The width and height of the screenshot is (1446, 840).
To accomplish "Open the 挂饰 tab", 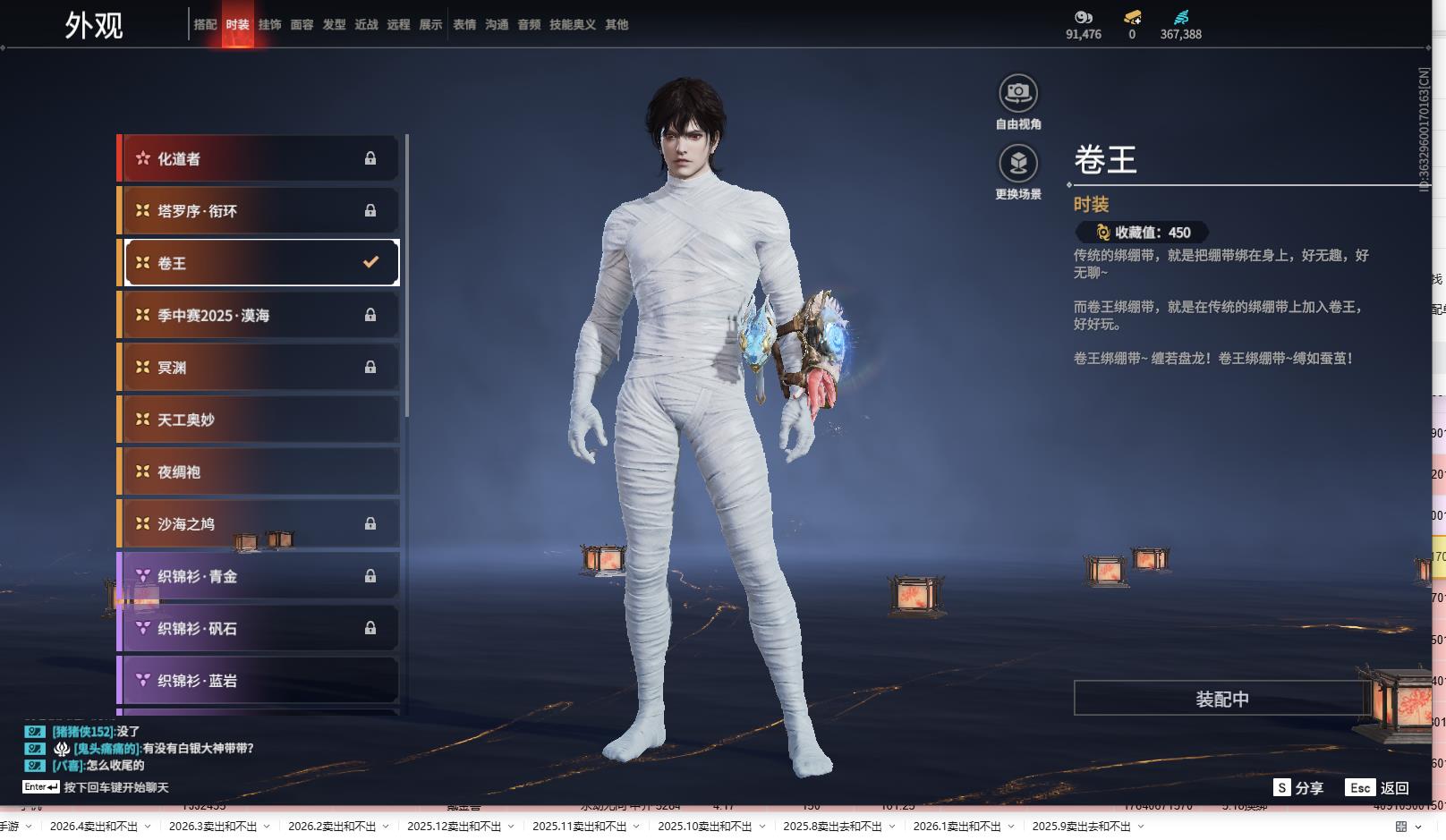I will 269,25.
